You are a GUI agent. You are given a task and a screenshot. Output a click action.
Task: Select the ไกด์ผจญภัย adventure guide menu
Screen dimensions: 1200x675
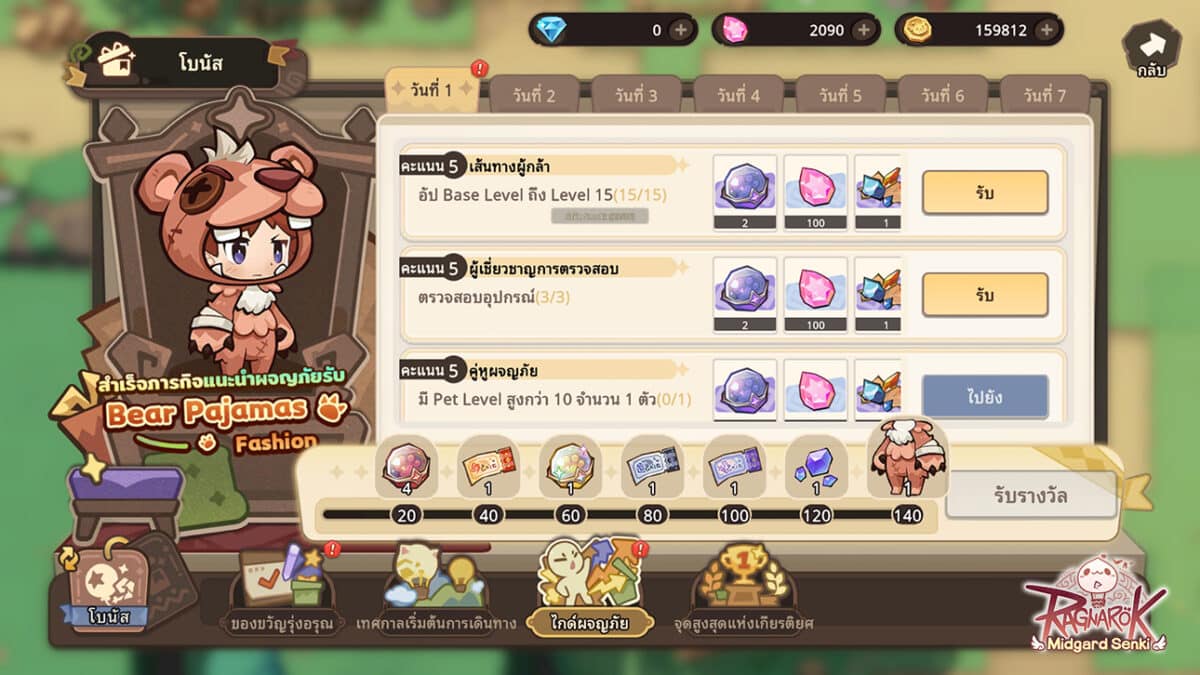588,583
